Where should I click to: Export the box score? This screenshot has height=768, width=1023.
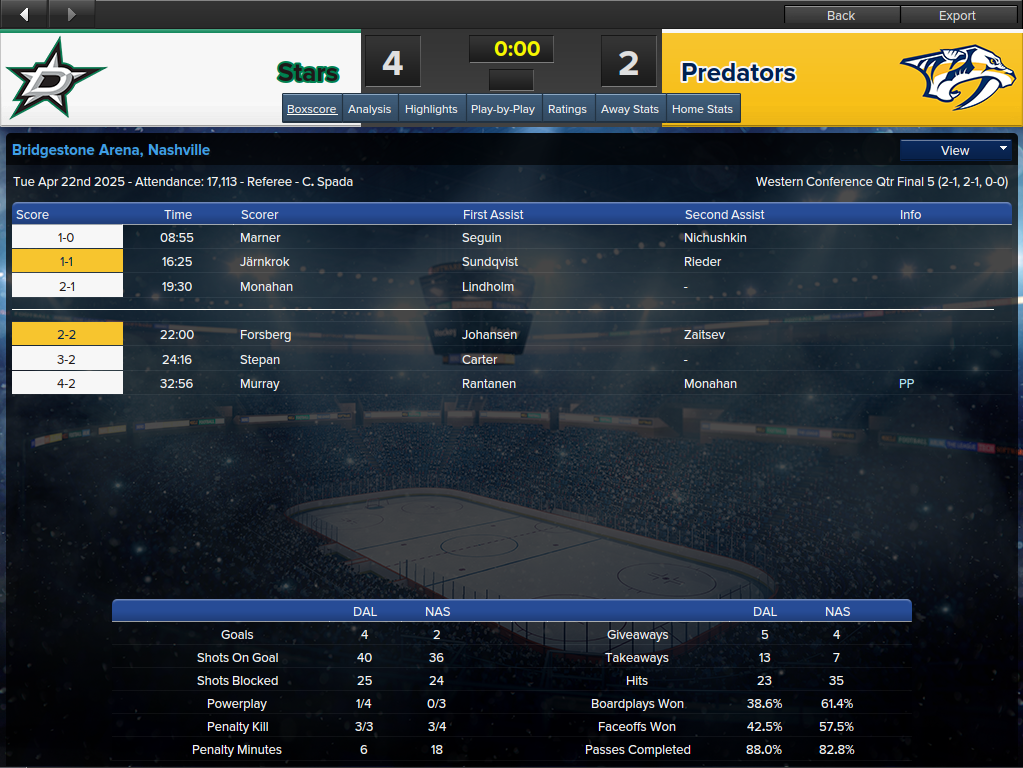pyautogui.click(x=957, y=15)
